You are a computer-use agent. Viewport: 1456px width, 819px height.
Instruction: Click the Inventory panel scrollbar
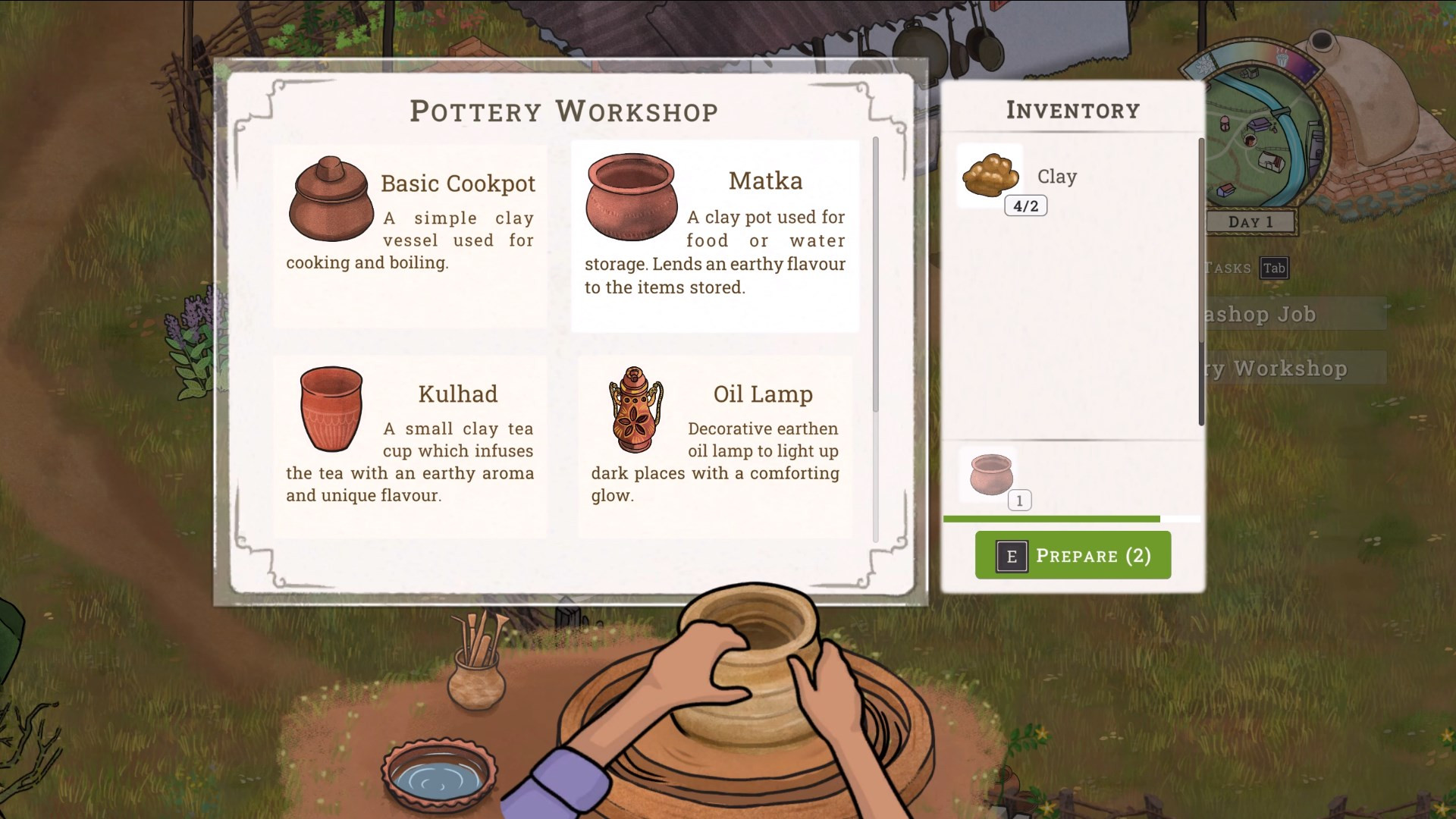point(1201,282)
